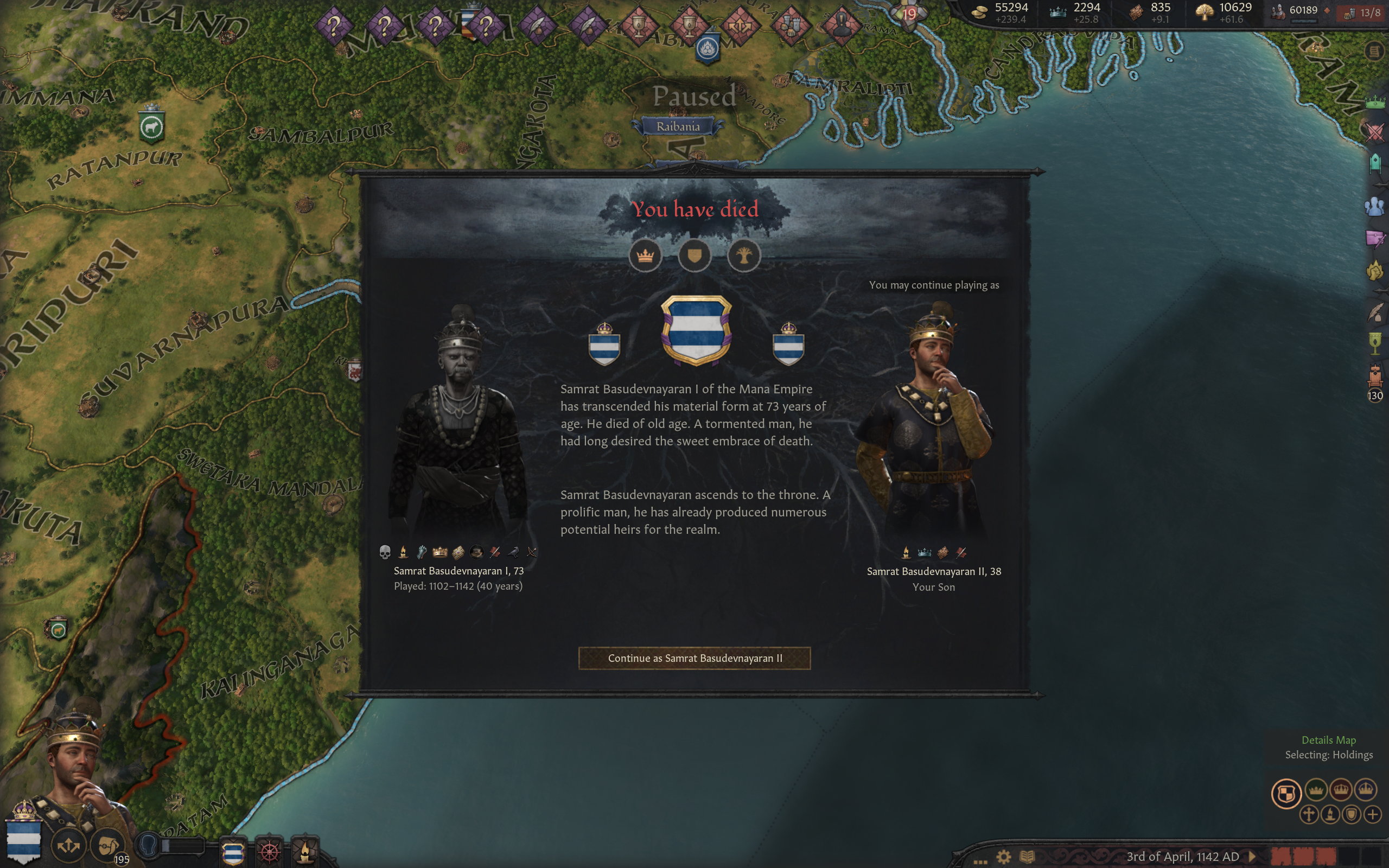
Task: Open the encyclopedia book icon
Action: pyautogui.click(x=1028, y=857)
